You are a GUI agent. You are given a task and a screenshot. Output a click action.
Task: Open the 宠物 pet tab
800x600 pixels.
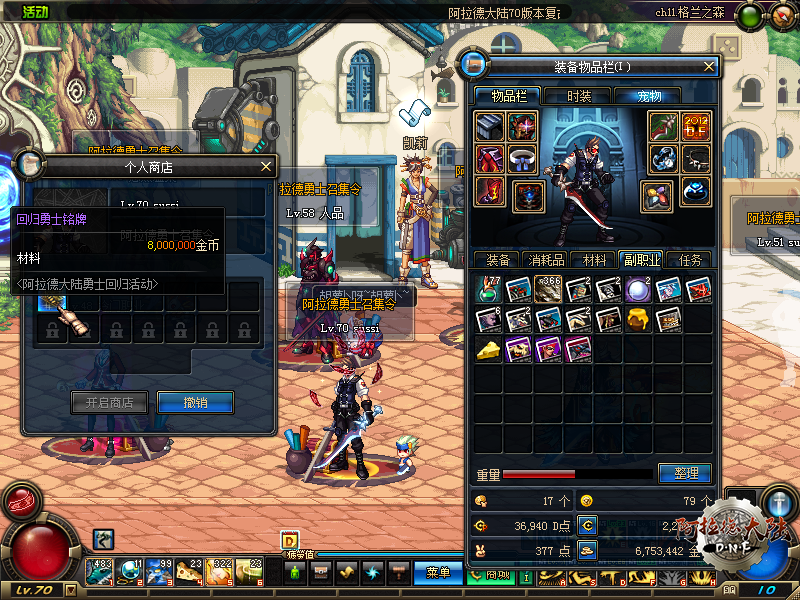[x=651, y=96]
